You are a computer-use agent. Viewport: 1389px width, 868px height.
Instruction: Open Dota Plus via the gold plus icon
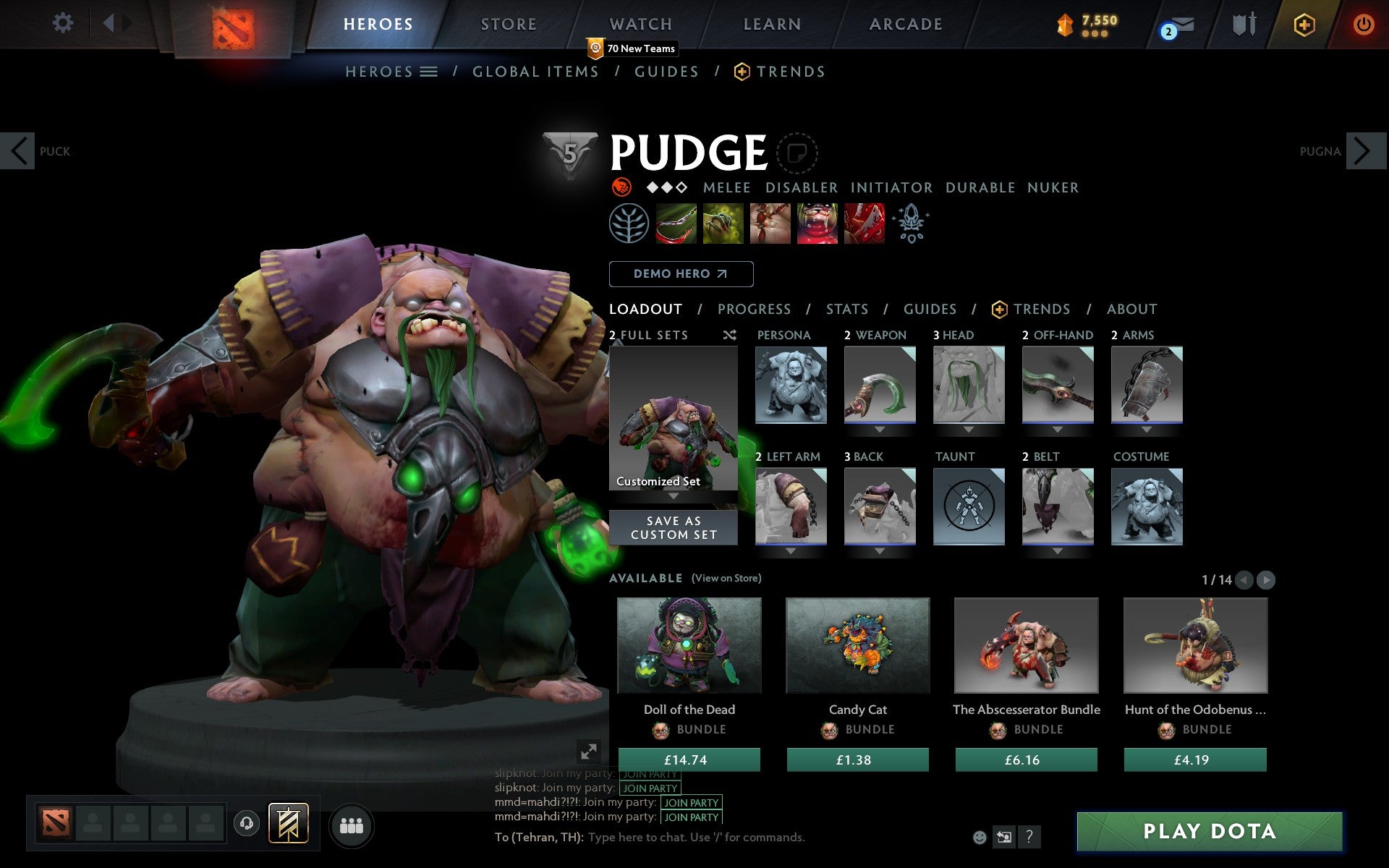click(1303, 23)
